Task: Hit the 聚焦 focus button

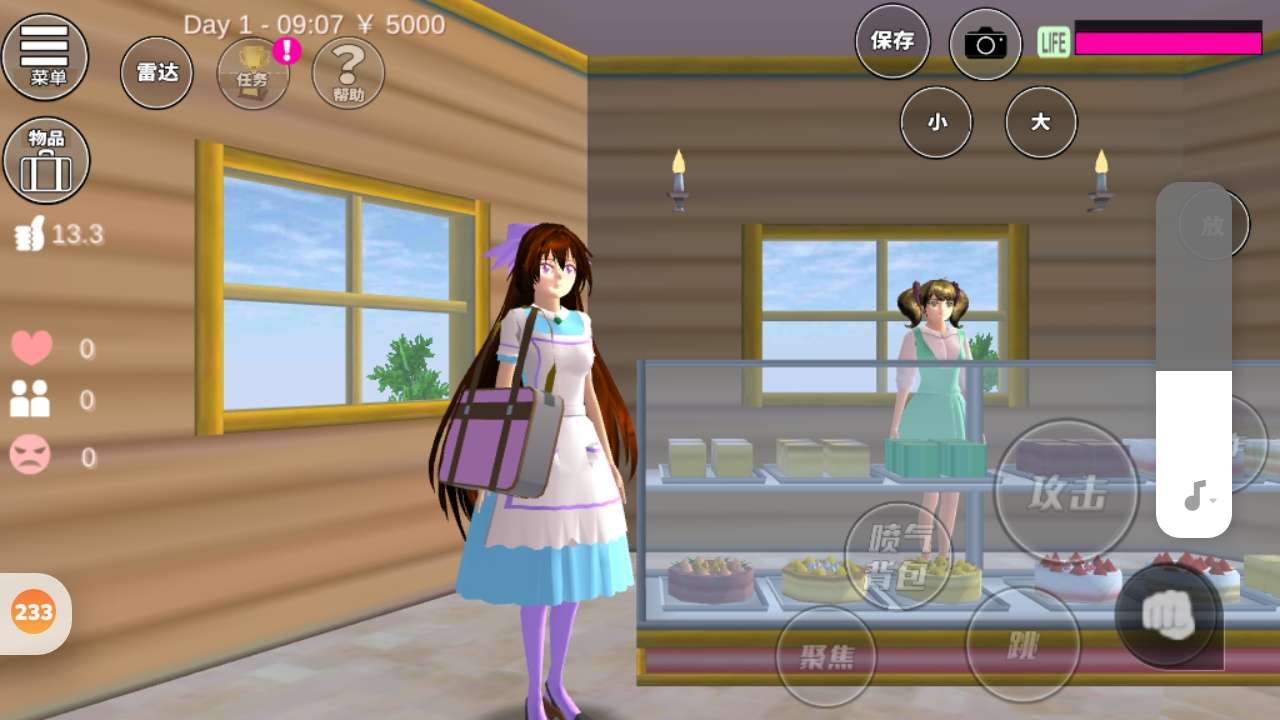Action: pos(826,656)
